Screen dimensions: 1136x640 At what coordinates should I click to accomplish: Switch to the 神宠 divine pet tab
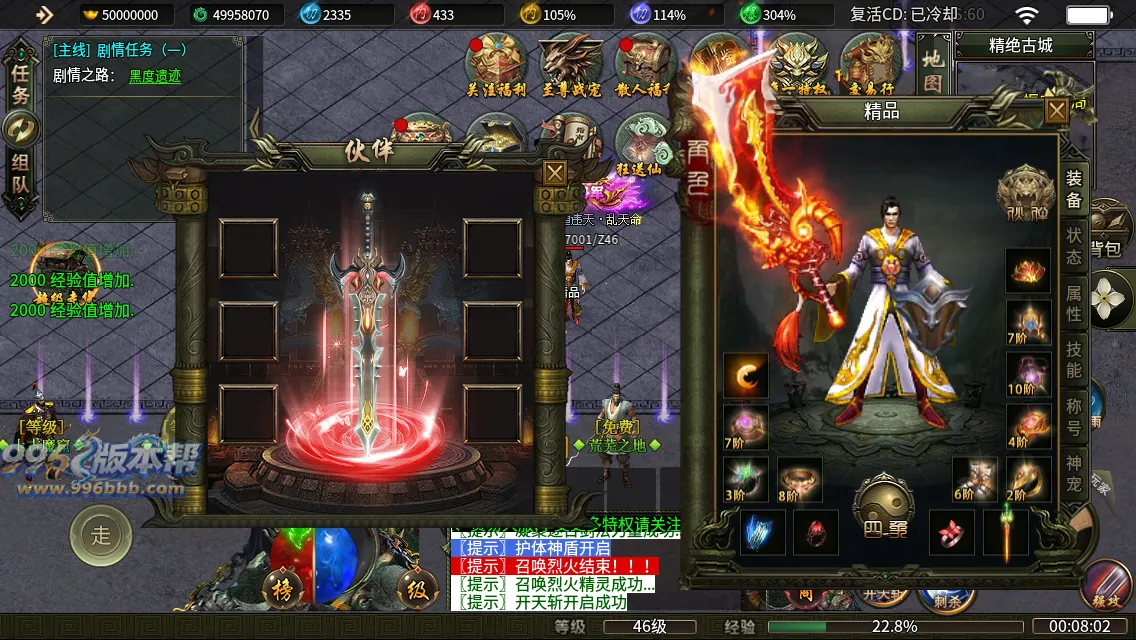(1074, 473)
